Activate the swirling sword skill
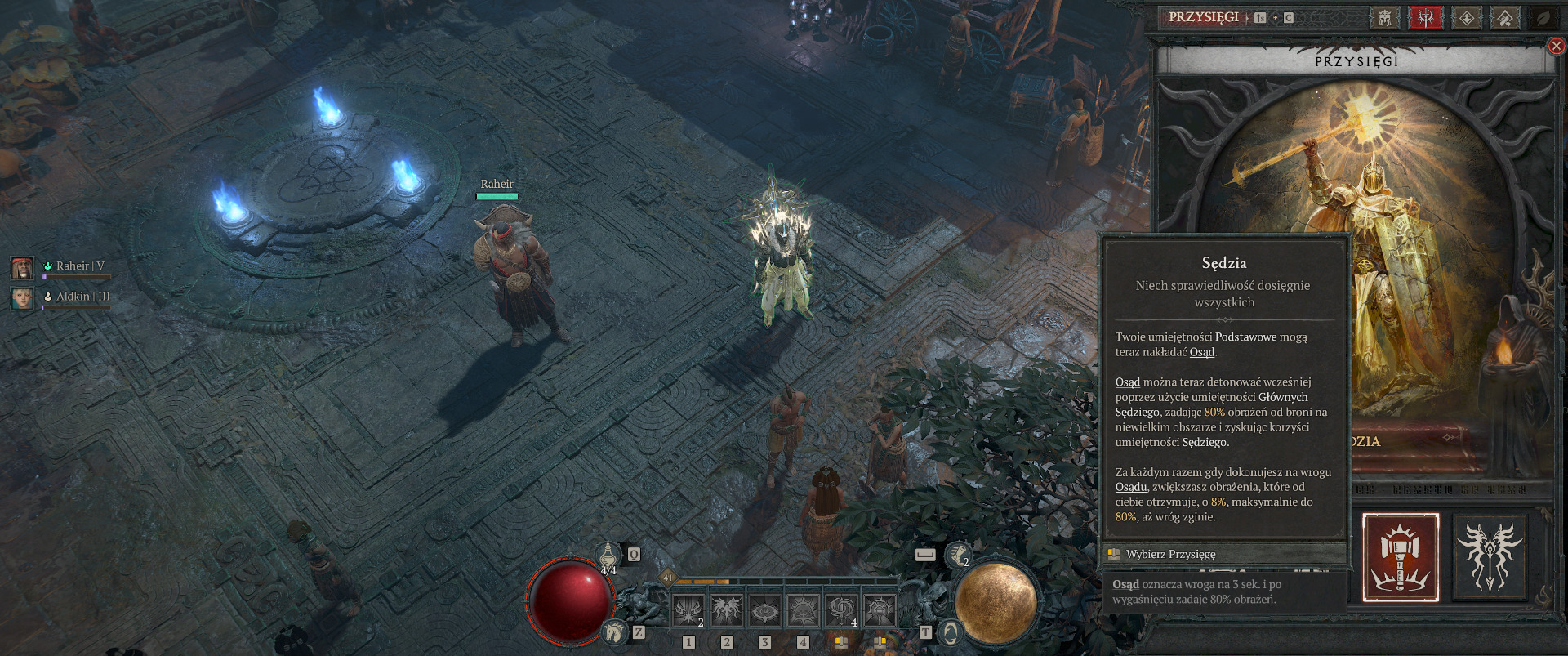 click(x=841, y=610)
